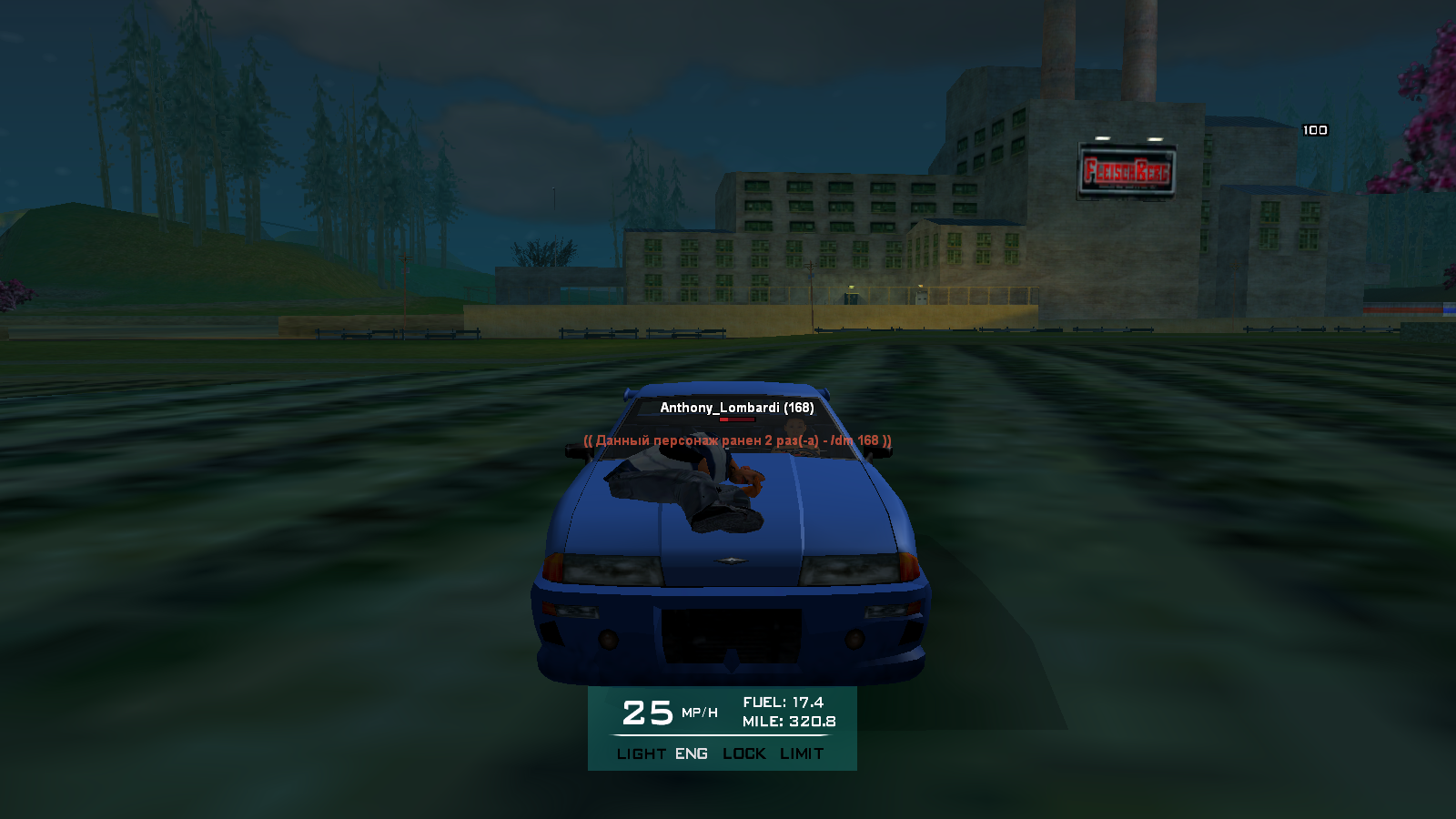Toggle the LIMIT speed limiter indicator

(802, 753)
